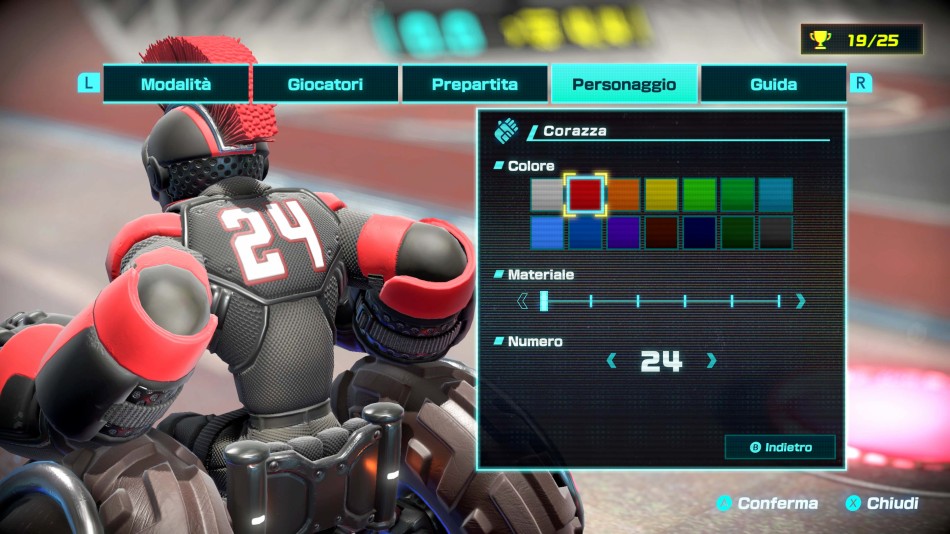The image size is (950, 534).
Task: Move Materiale back with the left arrow
Action: (522, 301)
